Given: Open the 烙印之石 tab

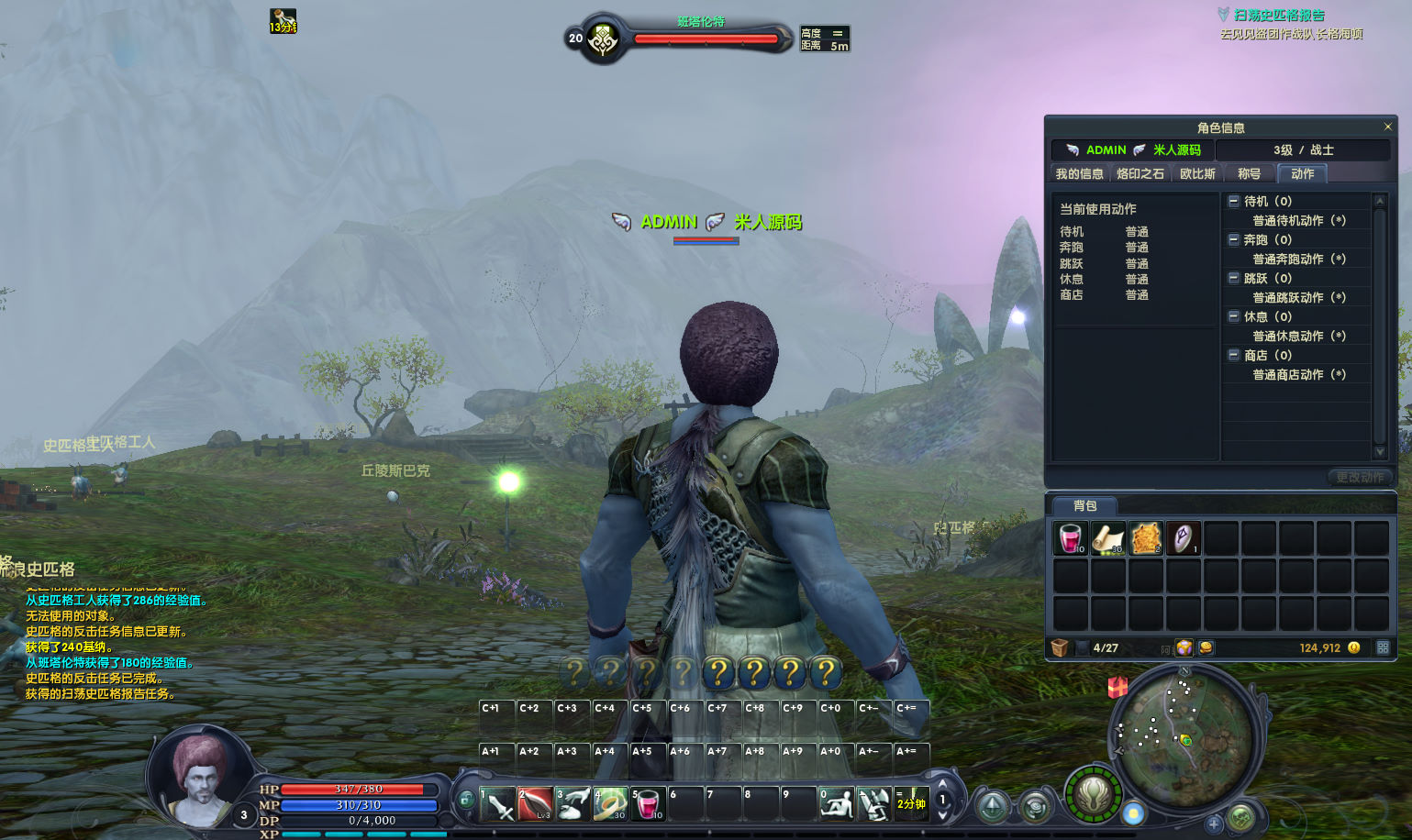Looking at the screenshot, I should coord(1140,173).
